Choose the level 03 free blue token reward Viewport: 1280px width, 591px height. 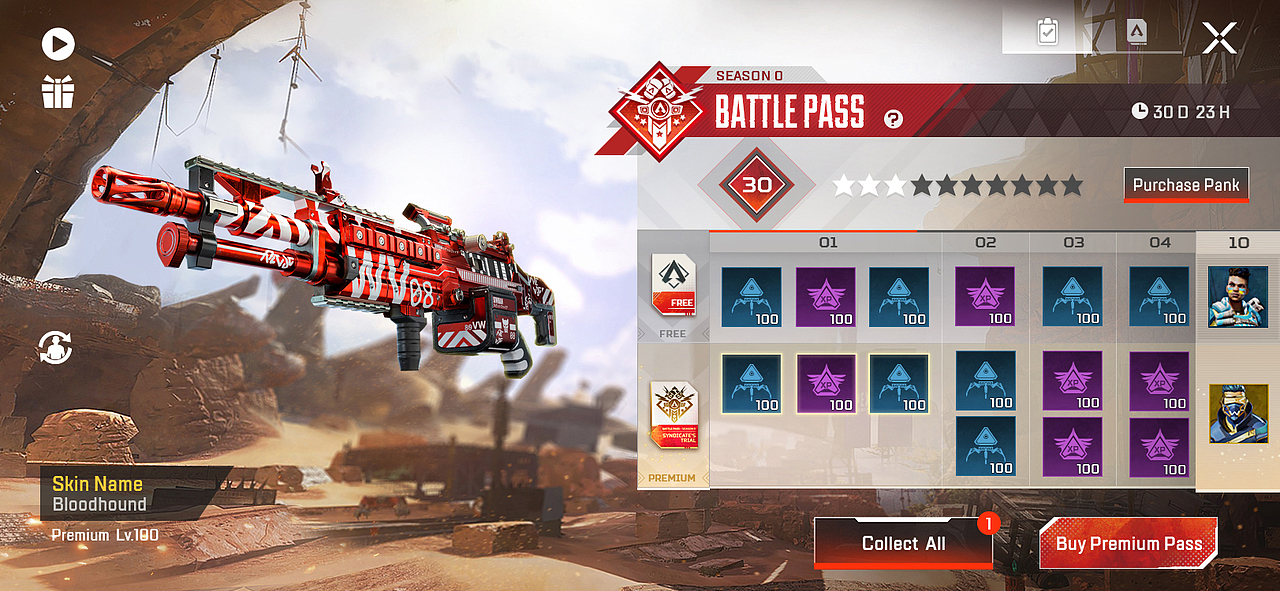pyautogui.click(x=1072, y=296)
